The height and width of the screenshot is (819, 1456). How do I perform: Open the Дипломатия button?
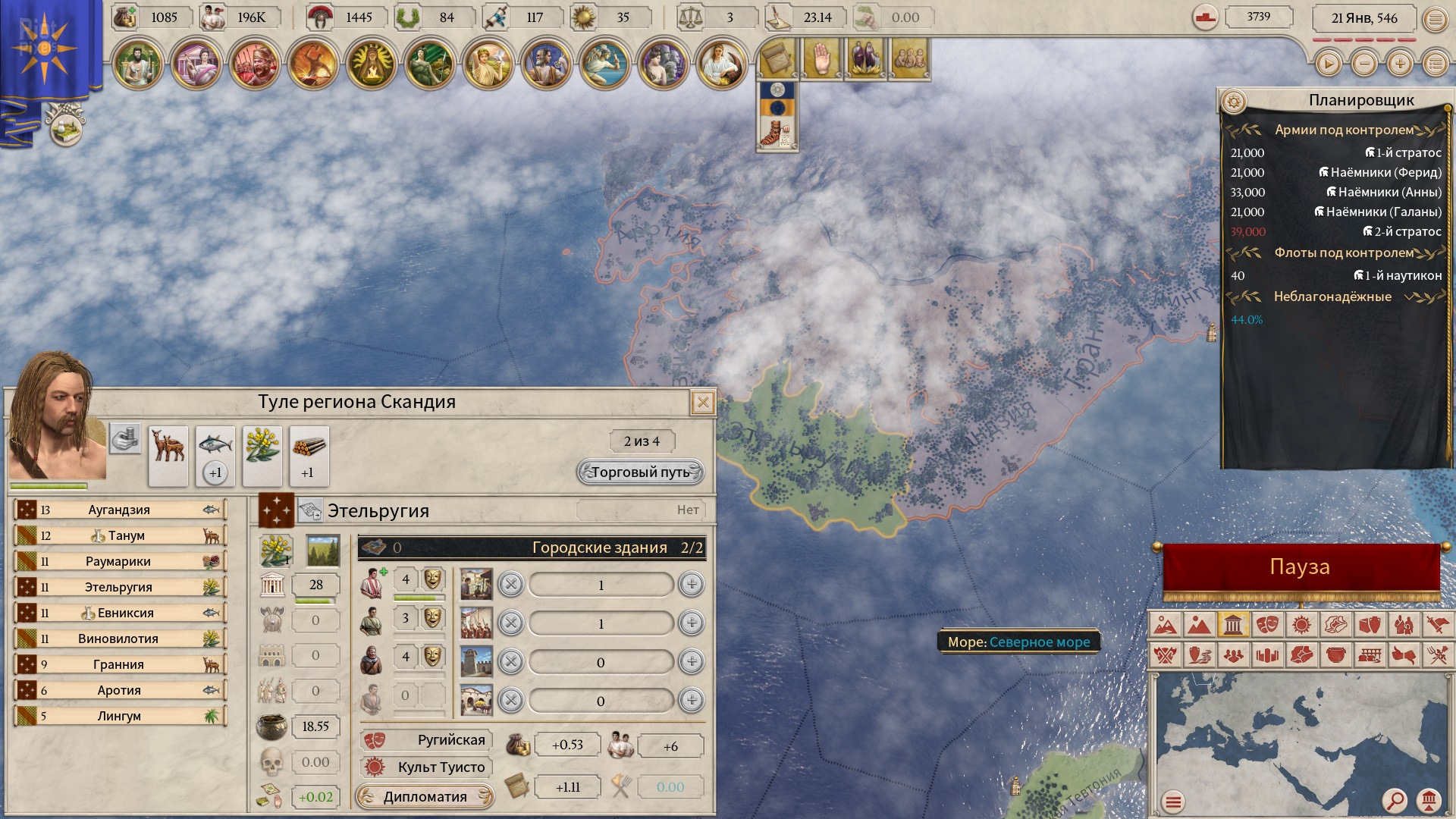coord(425,796)
